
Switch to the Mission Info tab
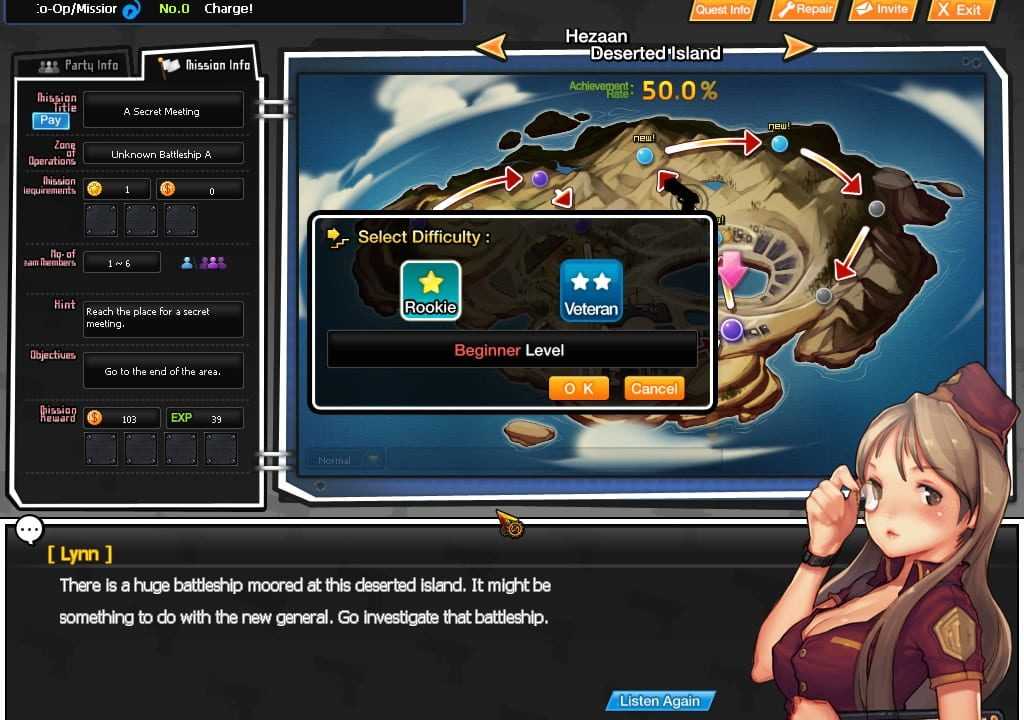(x=206, y=66)
